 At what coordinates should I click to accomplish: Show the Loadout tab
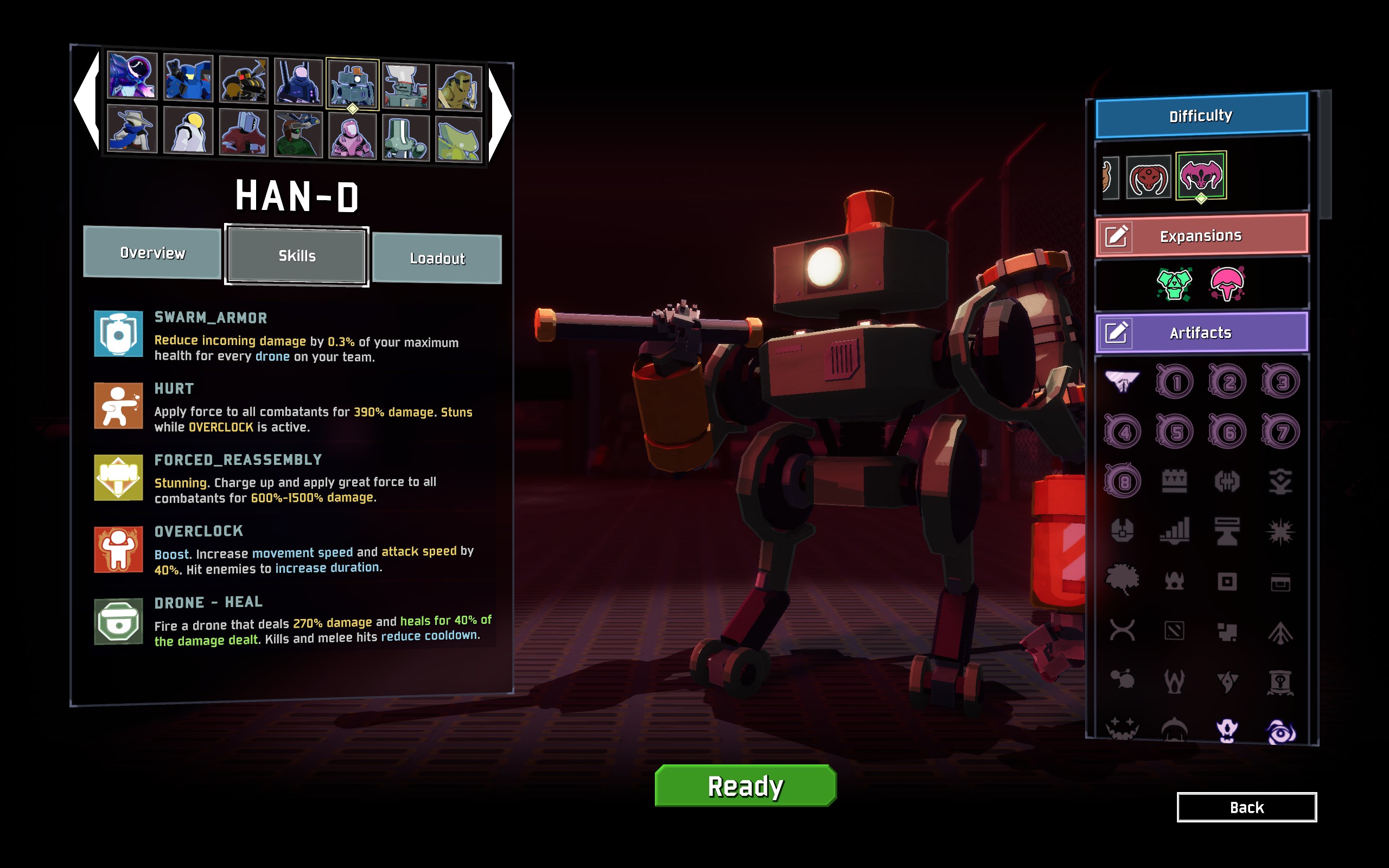tap(437, 258)
